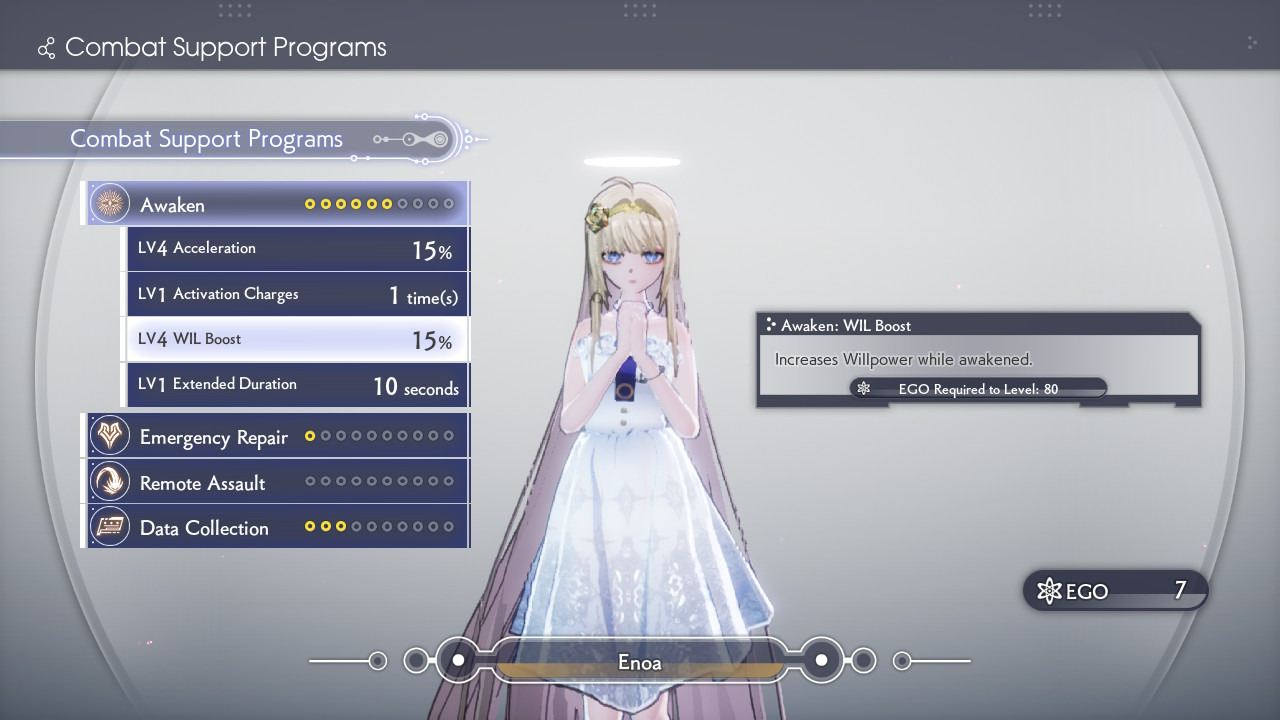
Task: Select the highlighted WIL Boost row
Action: coord(297,340)
